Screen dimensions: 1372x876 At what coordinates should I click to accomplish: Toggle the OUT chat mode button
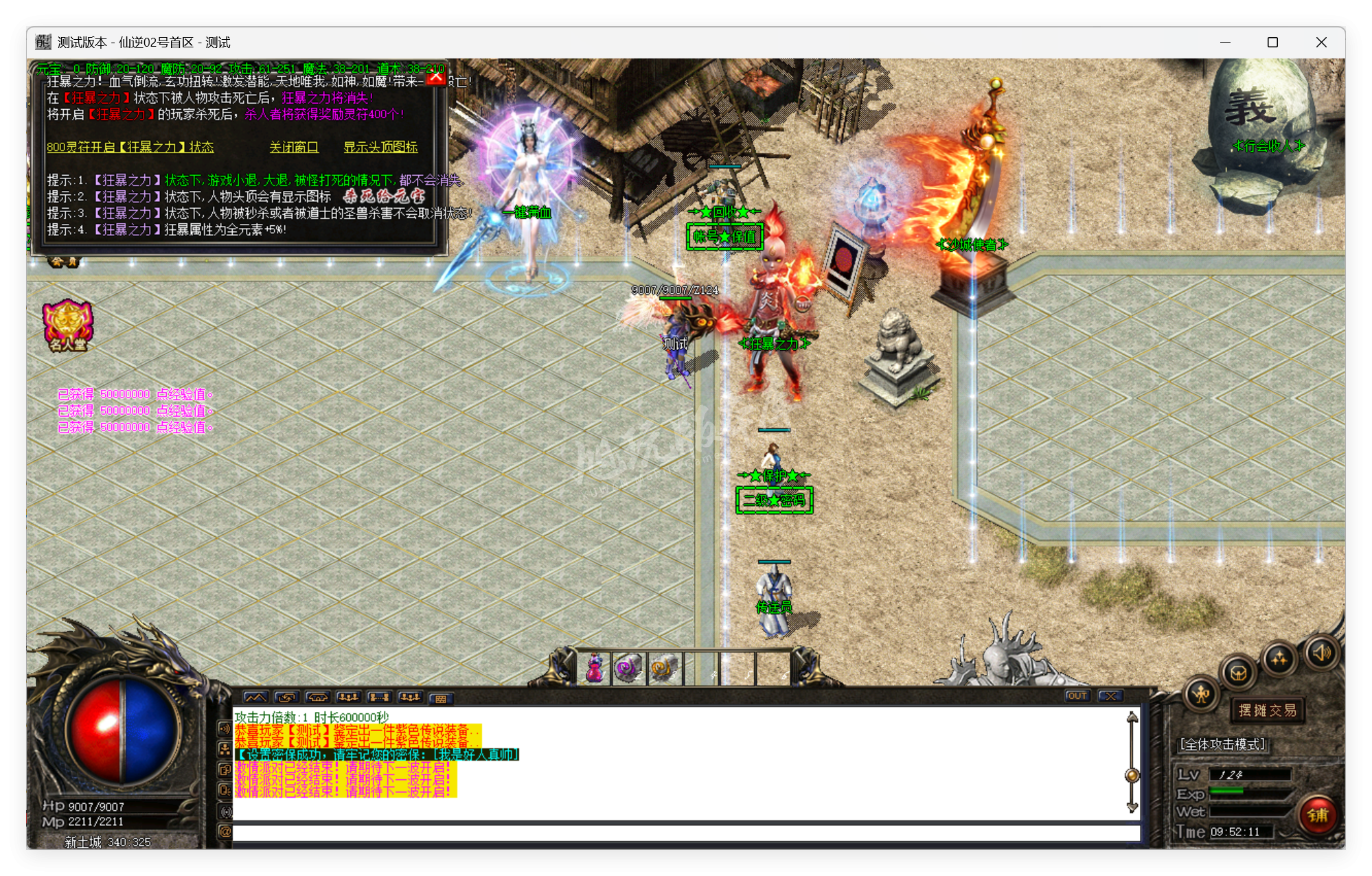(1077, 696)
